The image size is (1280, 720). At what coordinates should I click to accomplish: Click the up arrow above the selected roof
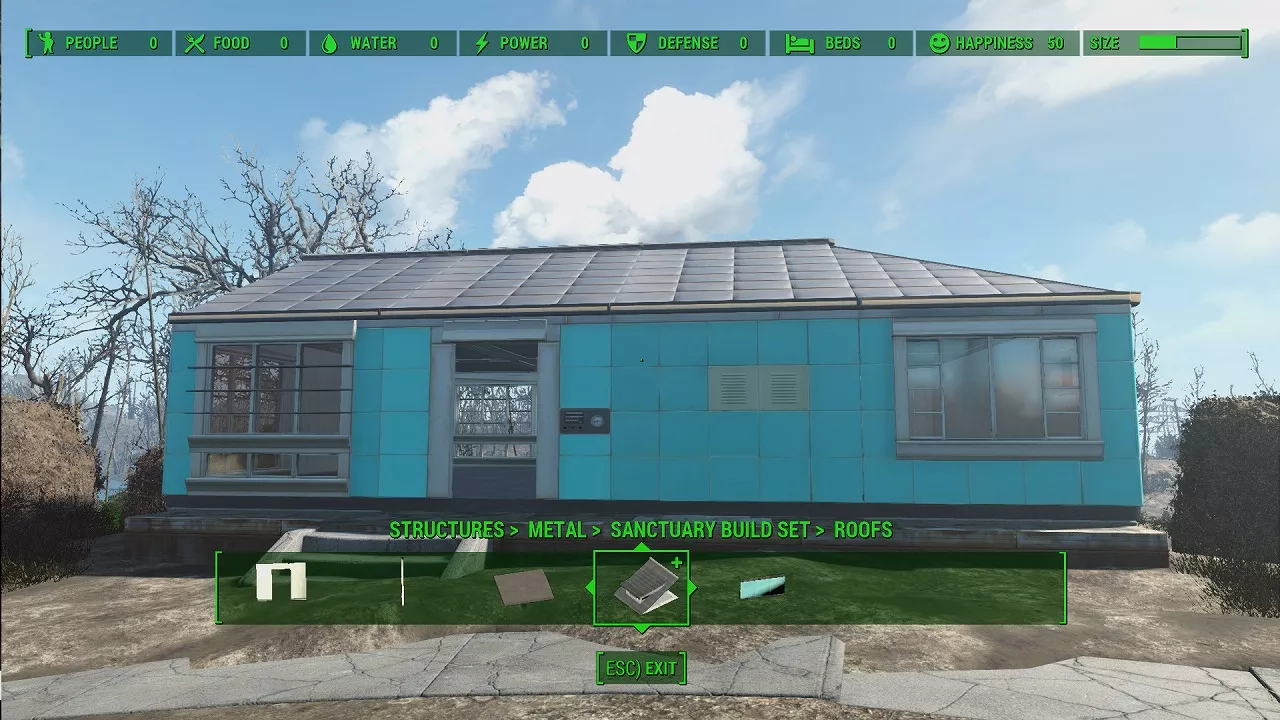[641, 547]
